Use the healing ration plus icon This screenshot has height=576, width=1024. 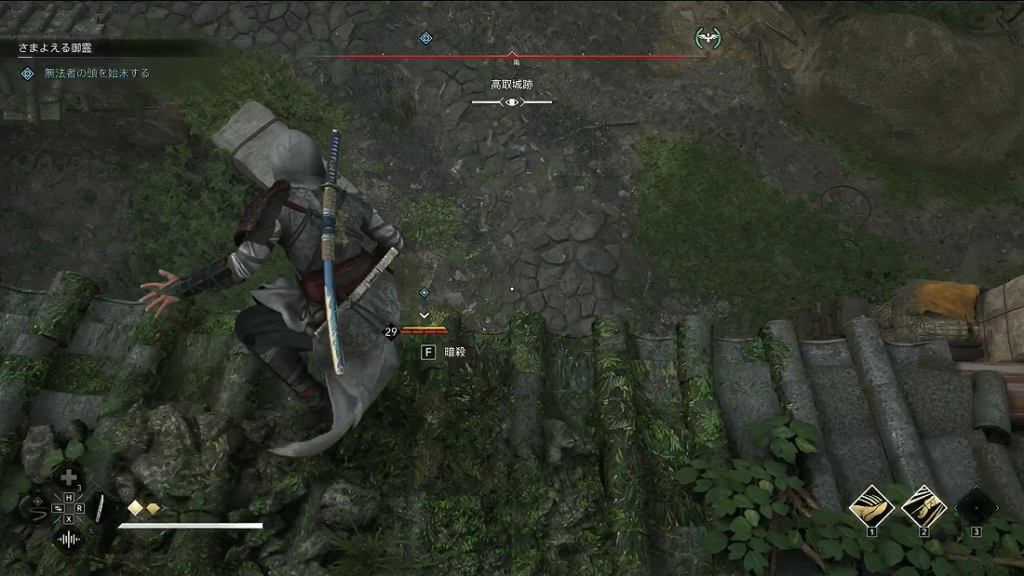(69, 478)
